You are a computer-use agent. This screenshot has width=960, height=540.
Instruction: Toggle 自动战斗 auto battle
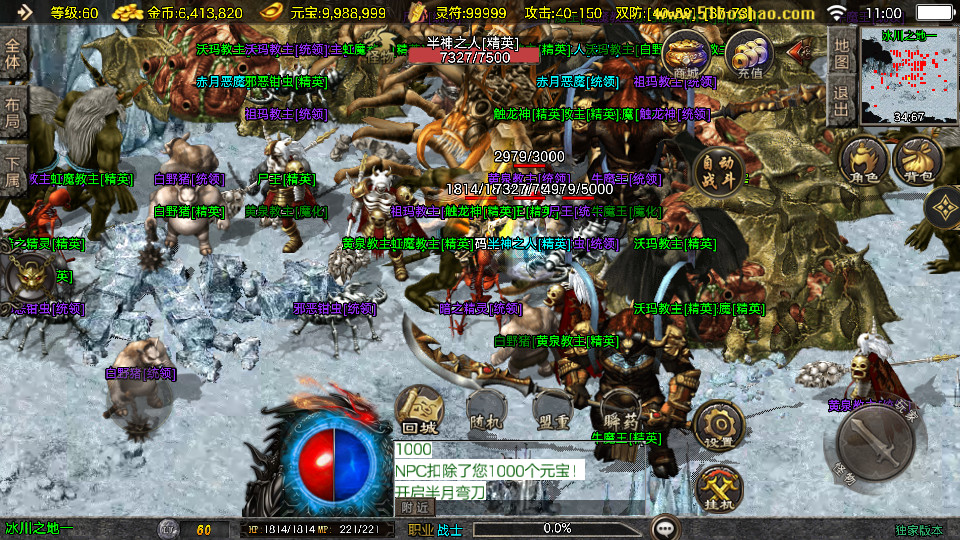coord(719,172)
